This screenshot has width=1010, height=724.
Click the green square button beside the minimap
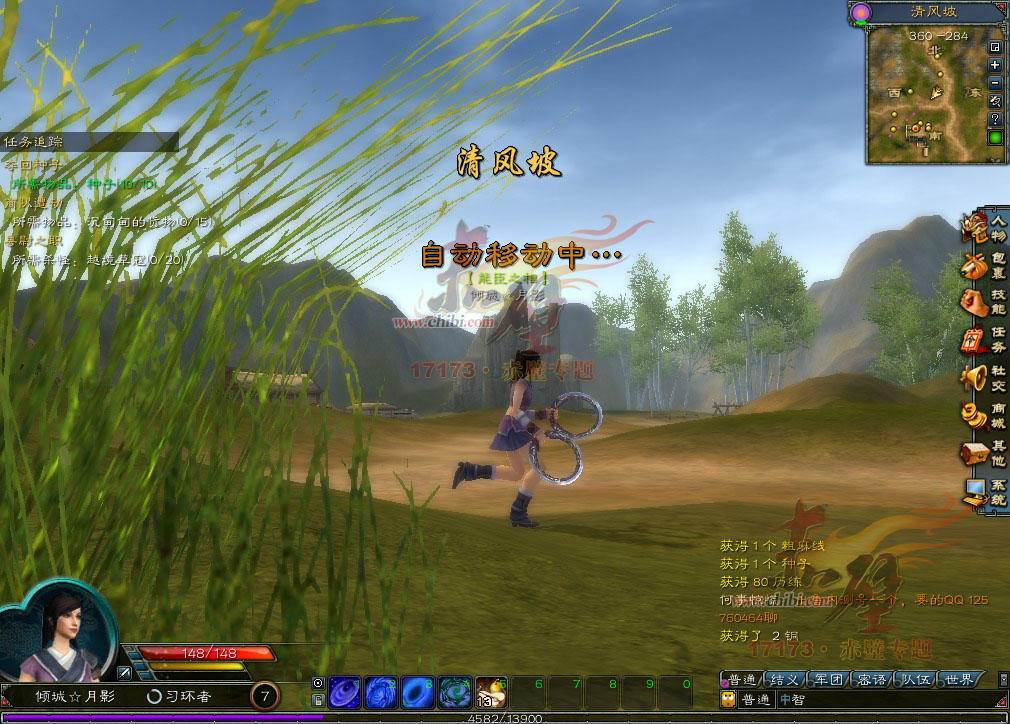[x=995, y=138]
